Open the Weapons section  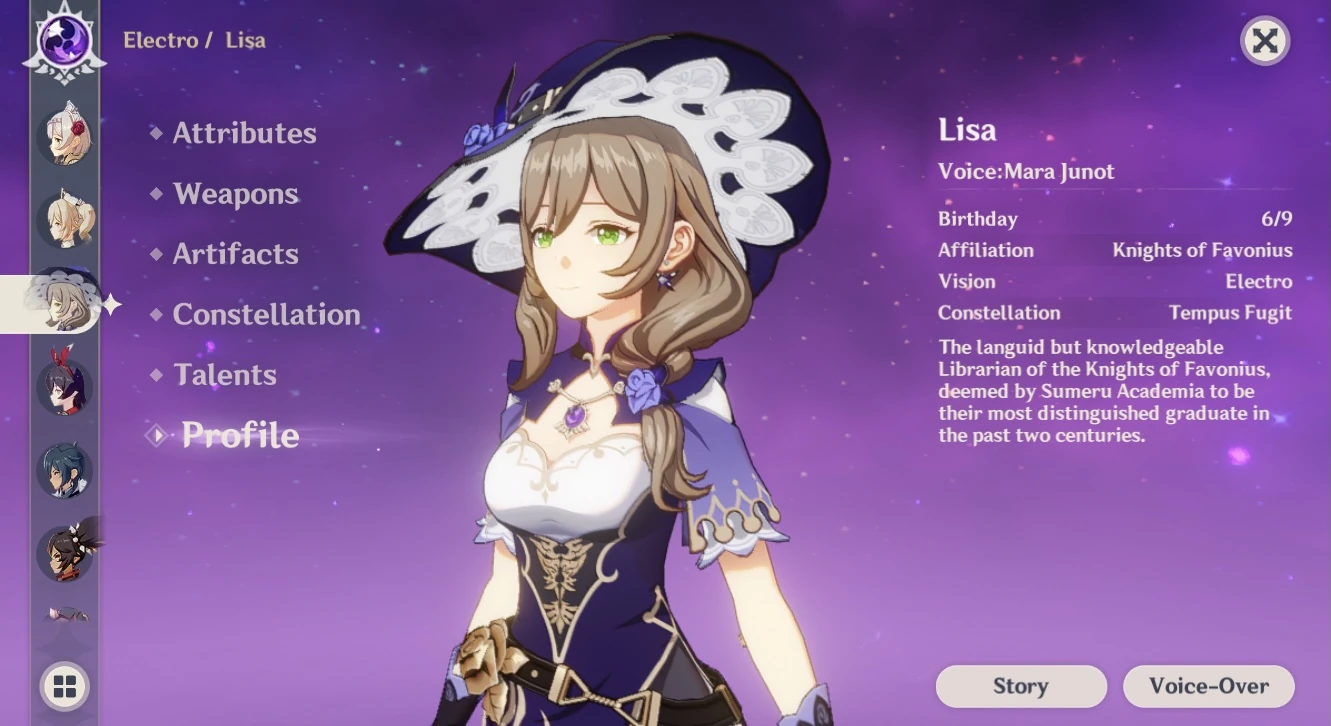[236, 194]
